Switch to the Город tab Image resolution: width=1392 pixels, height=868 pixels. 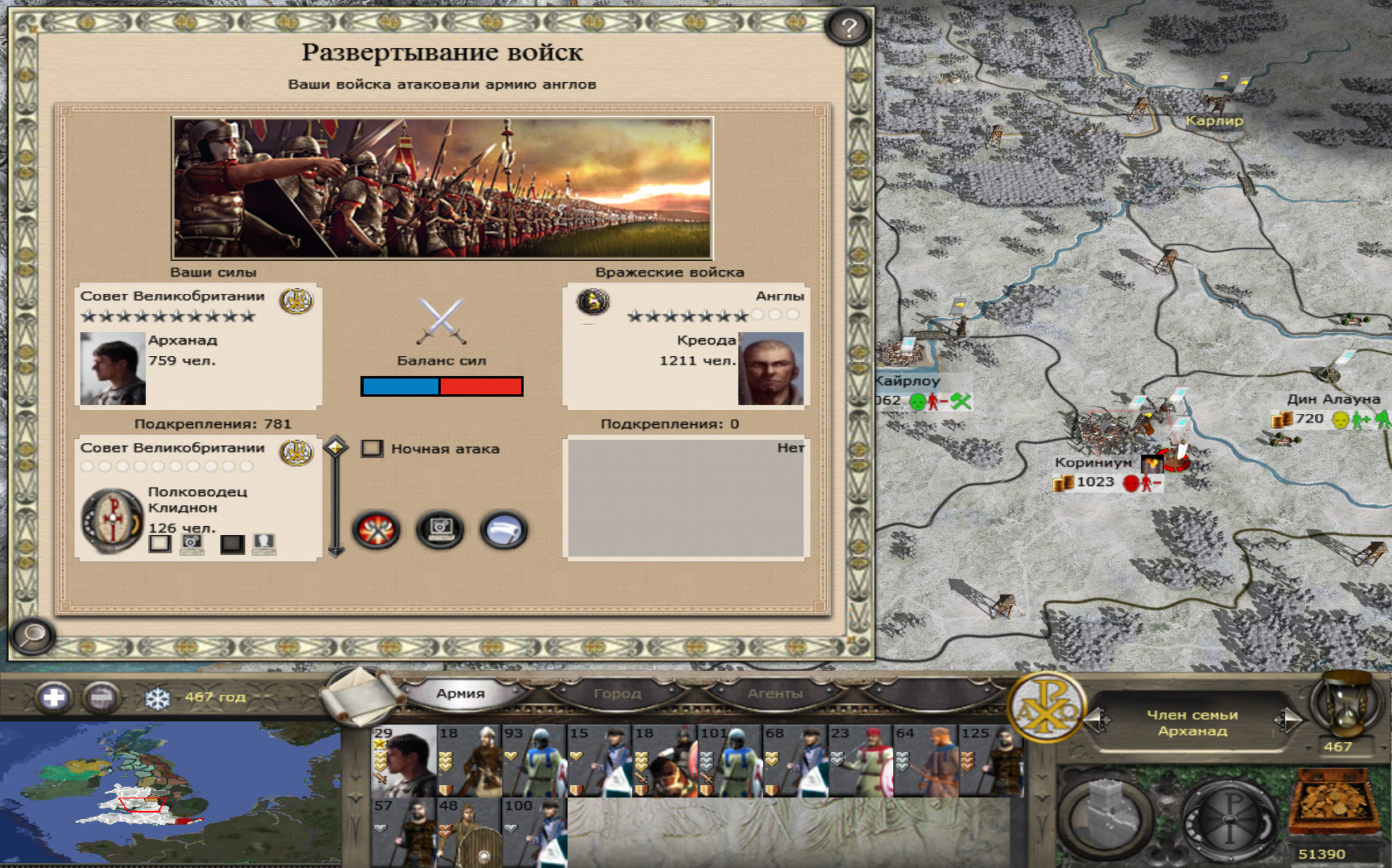pos(617,694)
